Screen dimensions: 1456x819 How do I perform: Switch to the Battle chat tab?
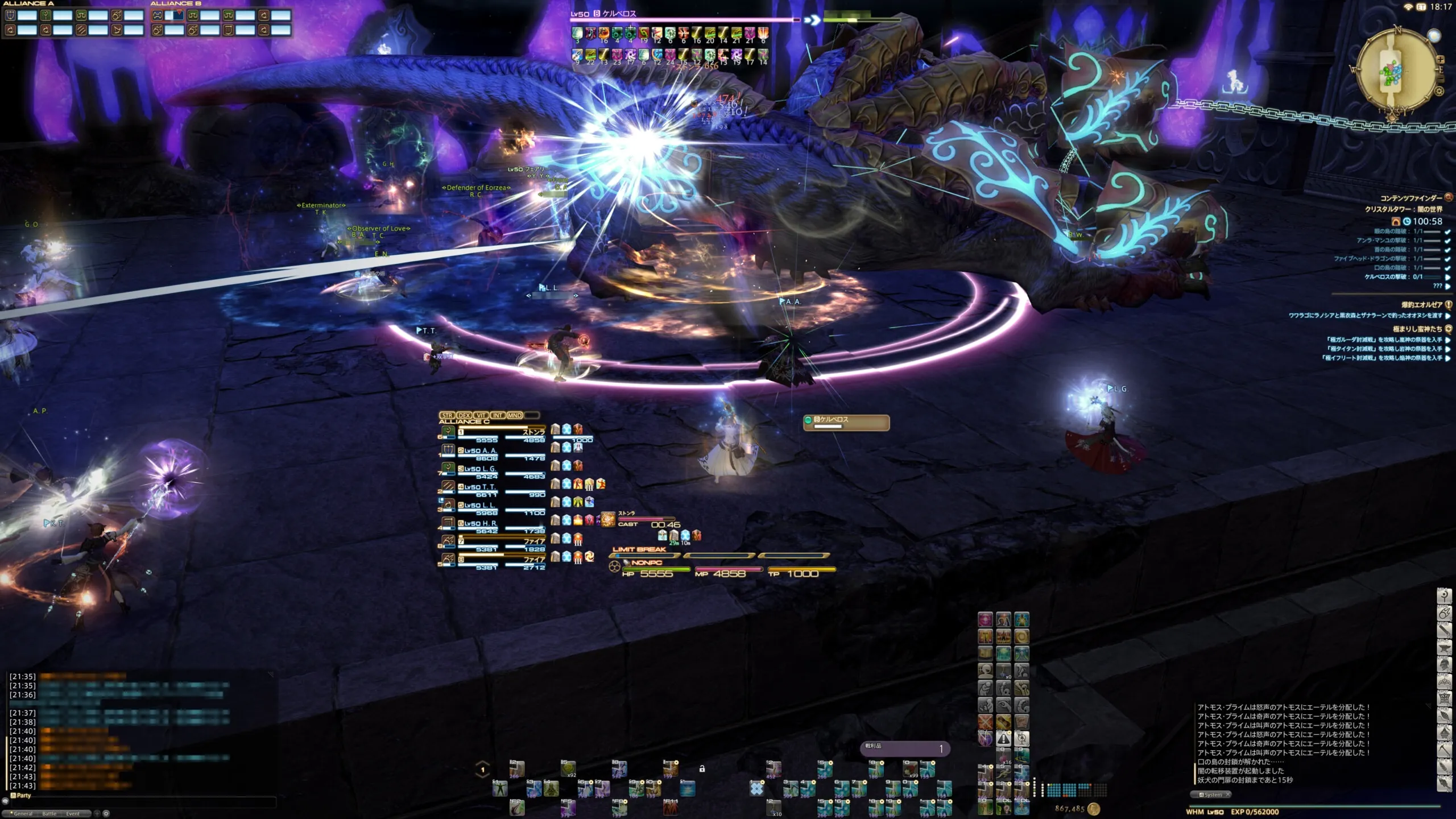(49, 813)
